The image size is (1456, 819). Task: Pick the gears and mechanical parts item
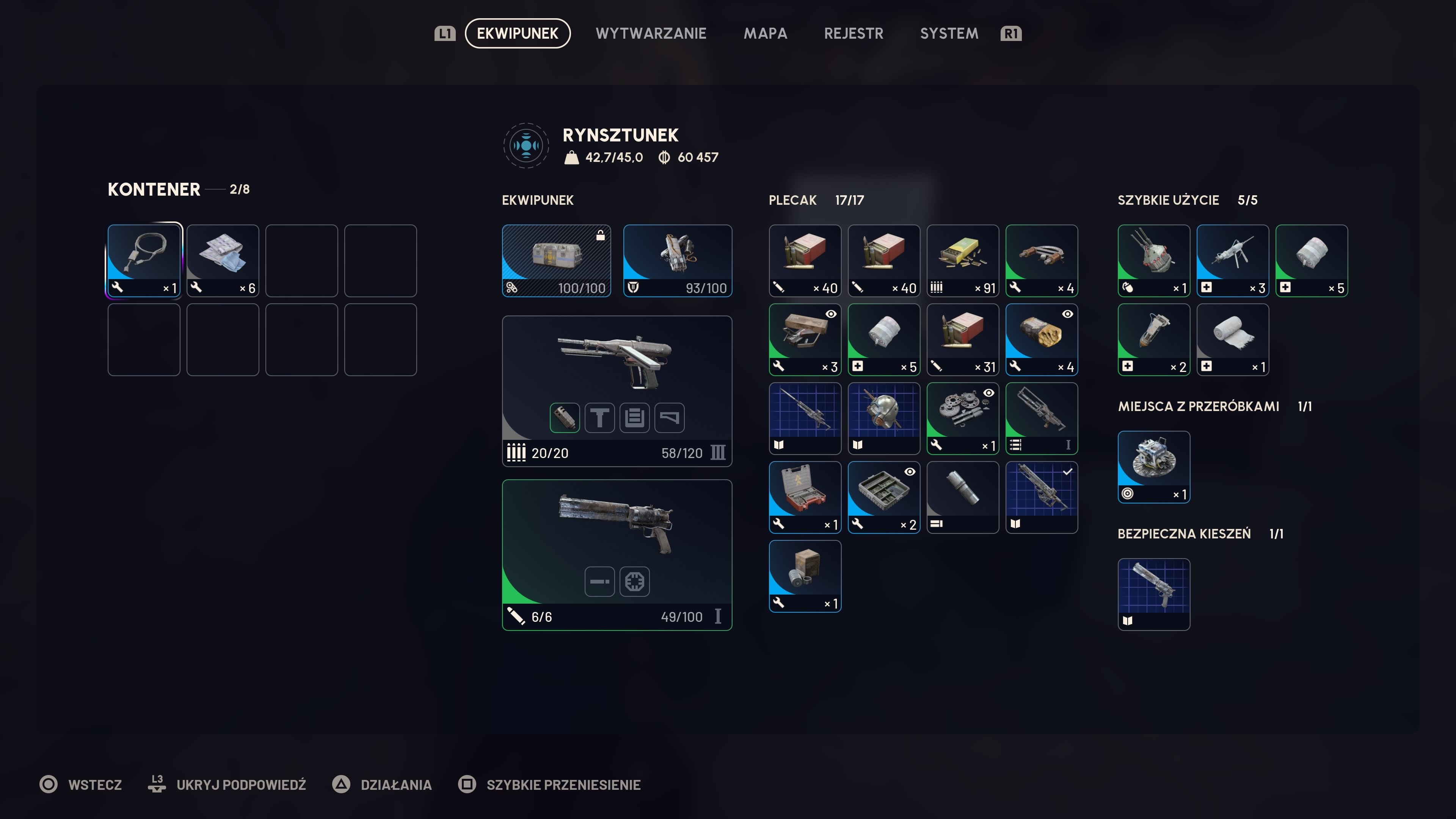pyautogui.click(x=963, y=418)
